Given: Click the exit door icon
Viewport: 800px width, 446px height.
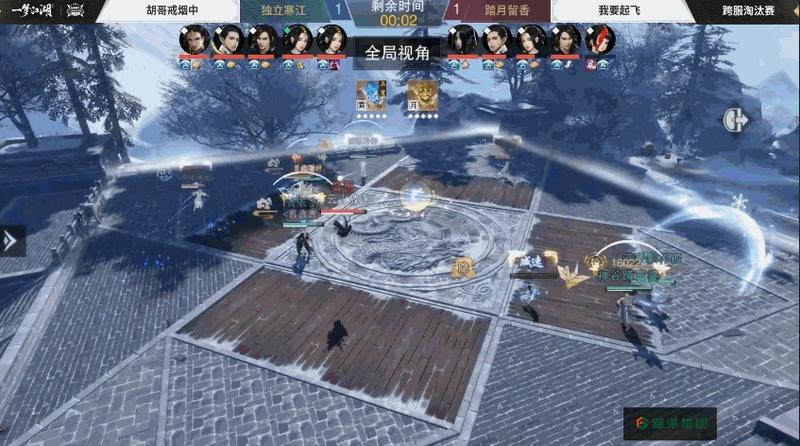Looking at the screenshot, I should coord(735,119).
